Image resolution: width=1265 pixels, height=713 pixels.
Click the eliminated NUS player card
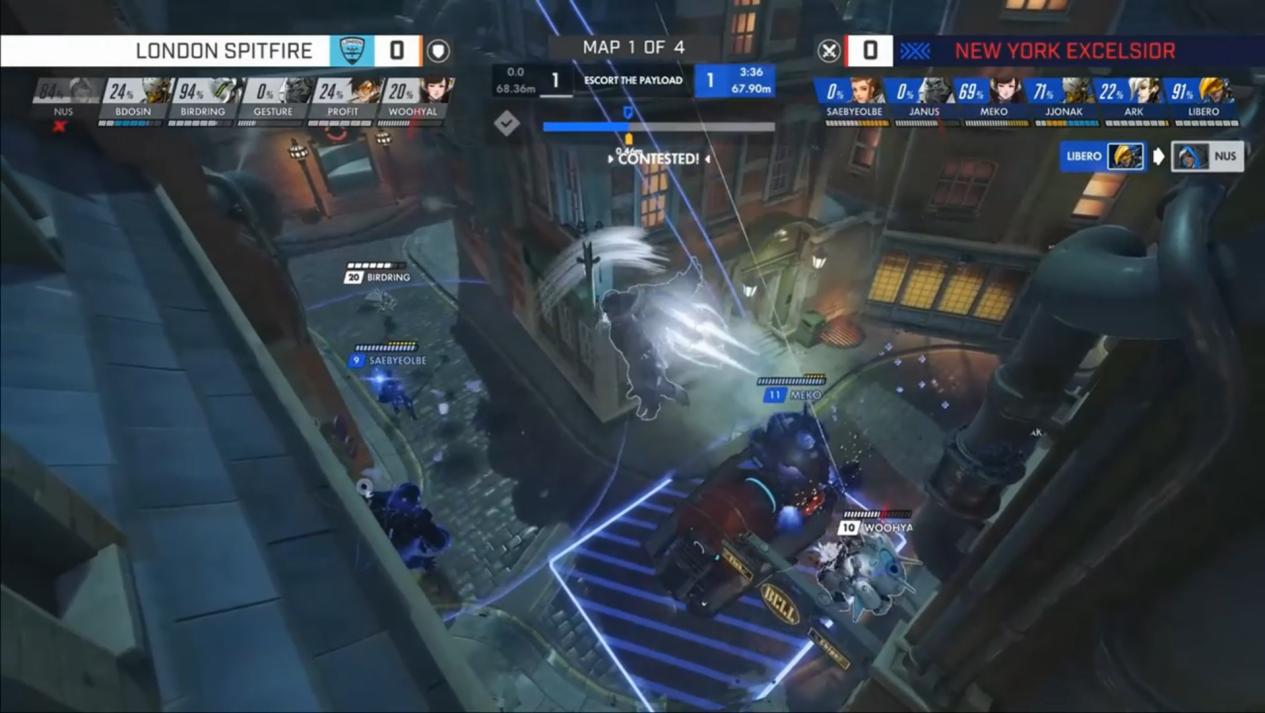pos(63,99)
